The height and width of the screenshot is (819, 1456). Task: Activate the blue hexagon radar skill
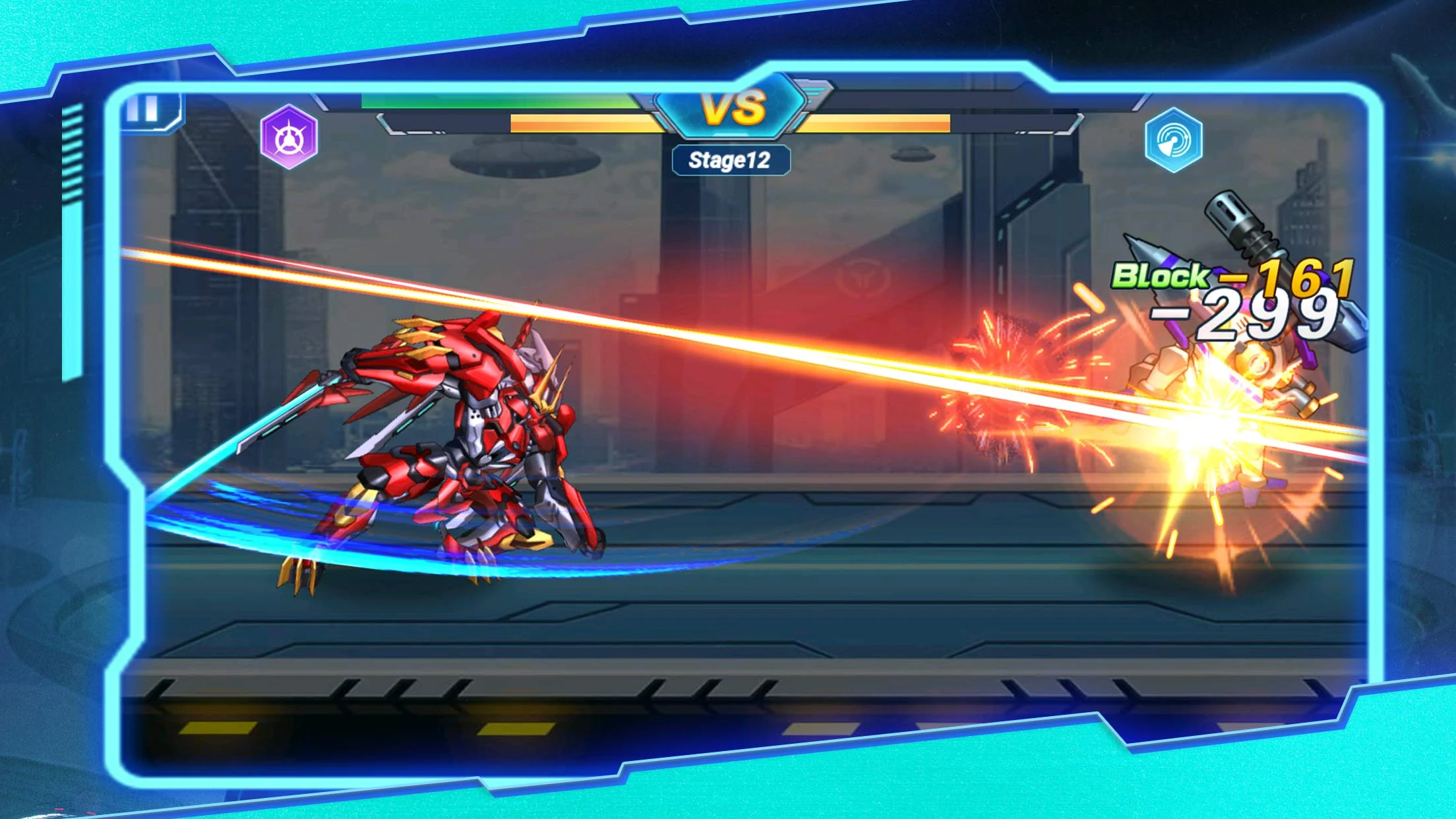tap(1173, 140)
